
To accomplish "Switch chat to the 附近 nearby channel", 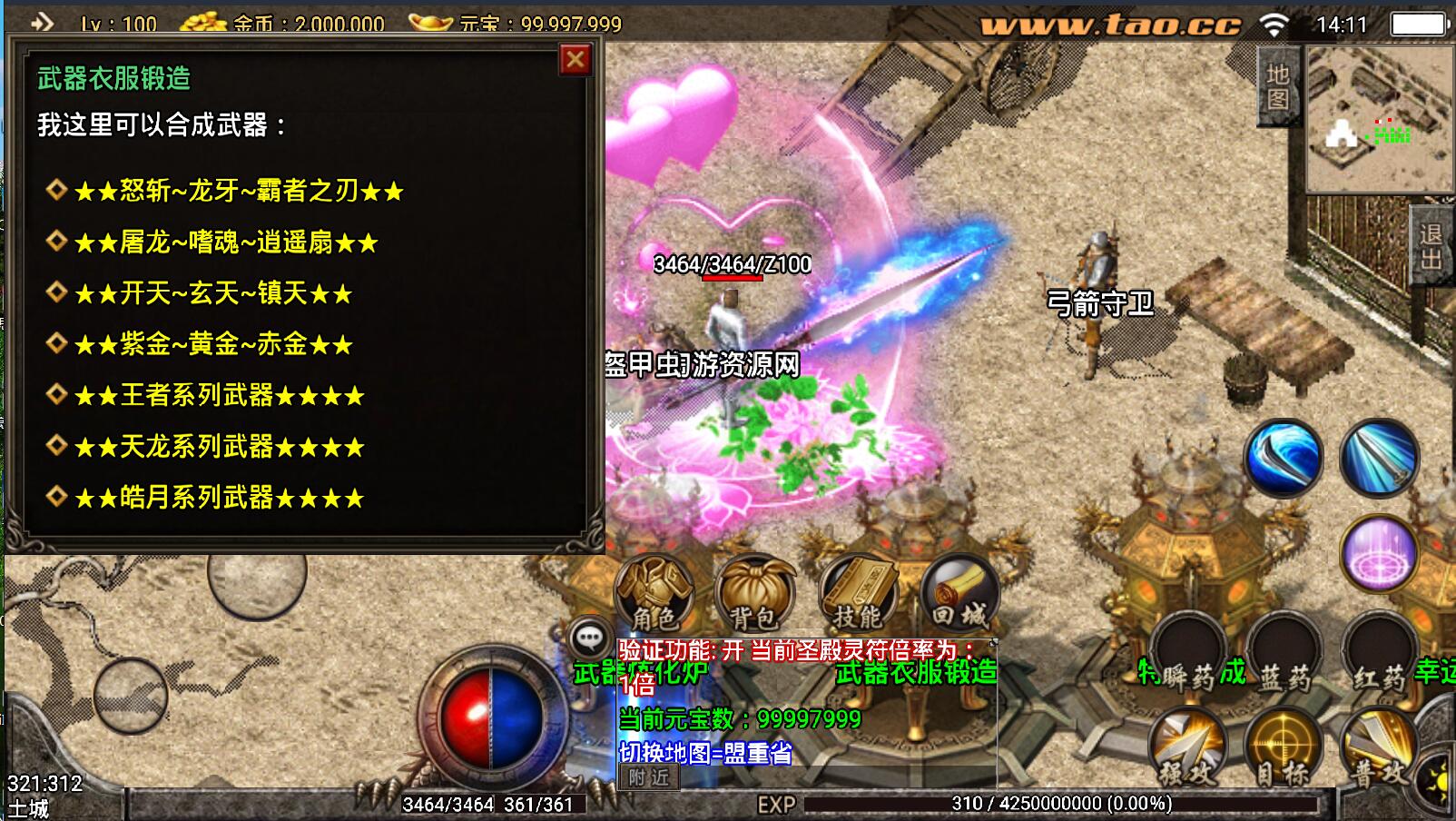I will [649, 777].
